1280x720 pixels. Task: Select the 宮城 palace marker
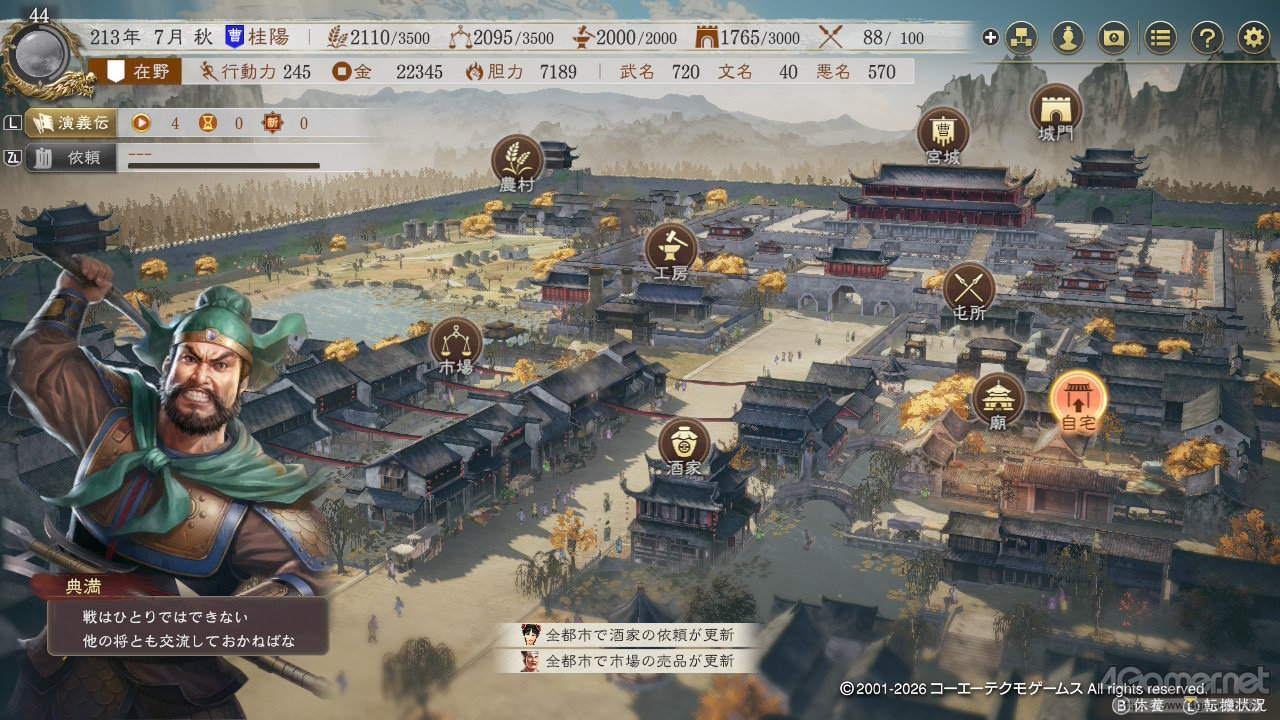pyautogui.click(x=943, y=133)
